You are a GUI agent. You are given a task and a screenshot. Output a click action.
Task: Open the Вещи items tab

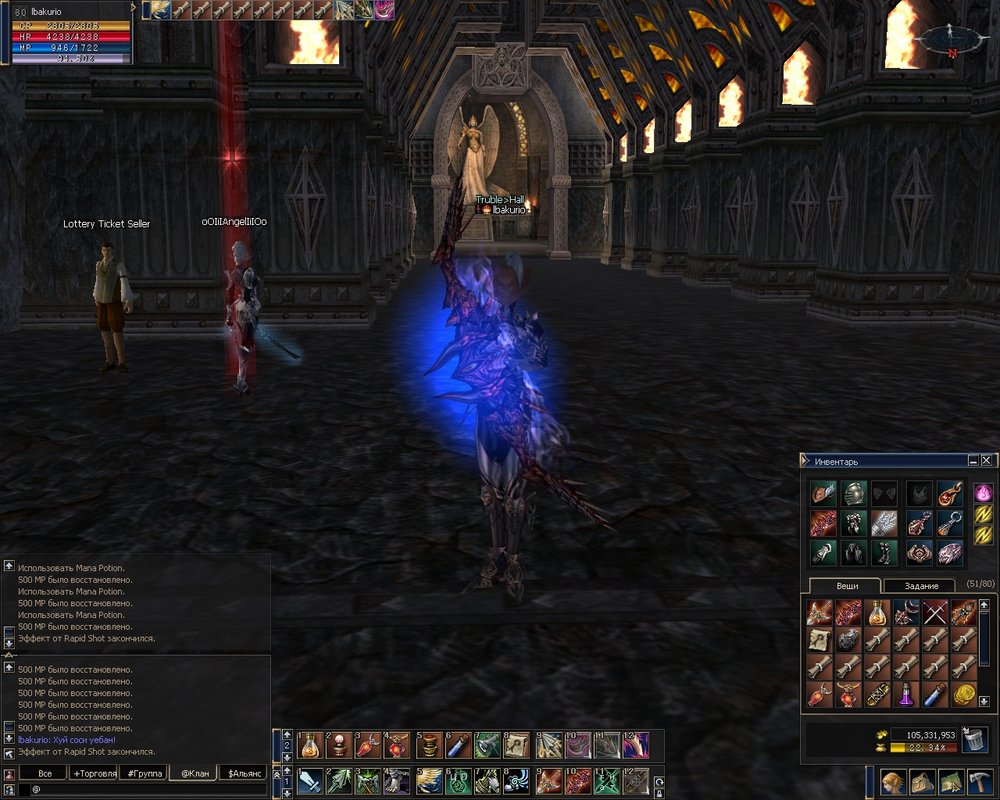click(845, 585)
